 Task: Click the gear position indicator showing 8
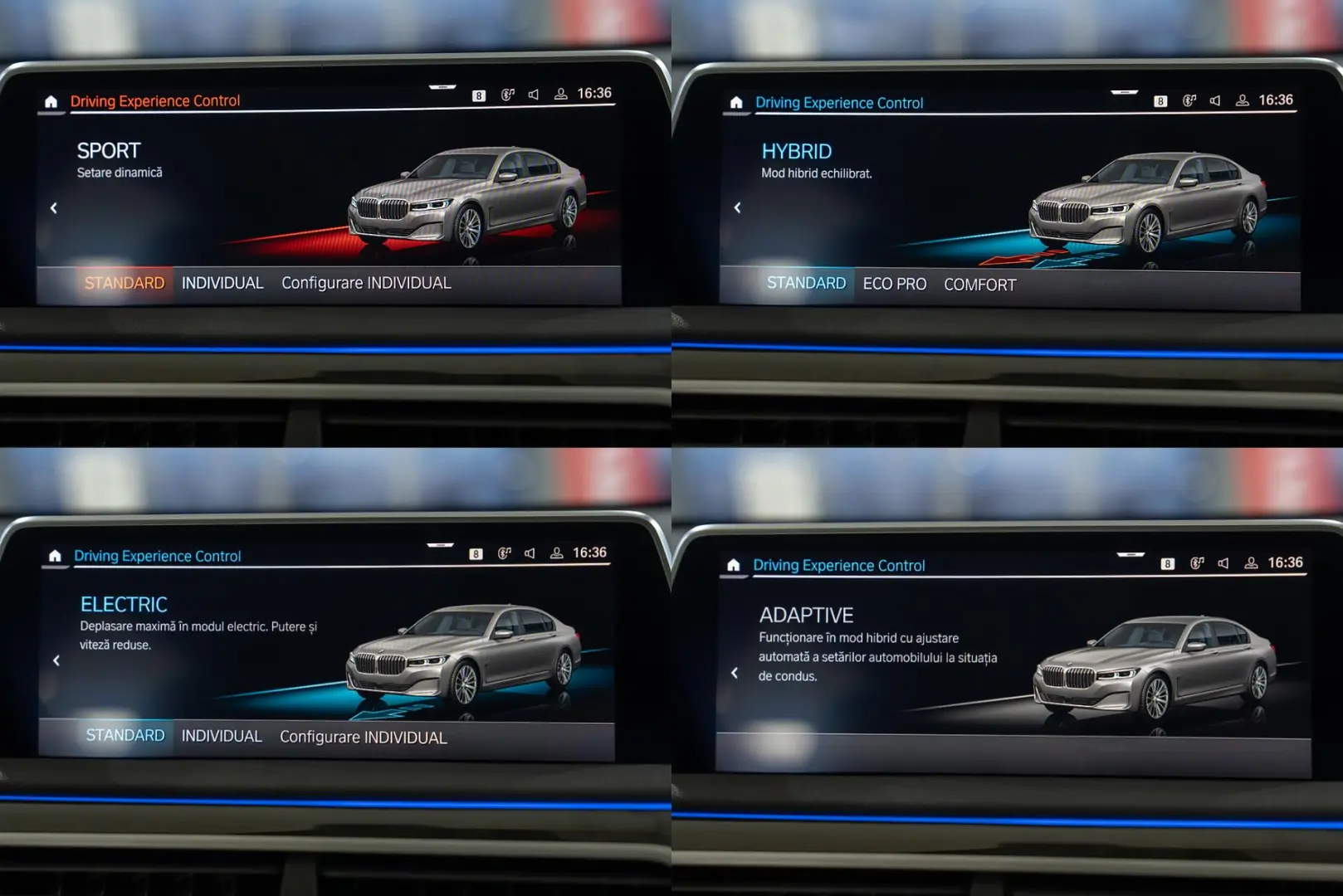tap(477, 95)
